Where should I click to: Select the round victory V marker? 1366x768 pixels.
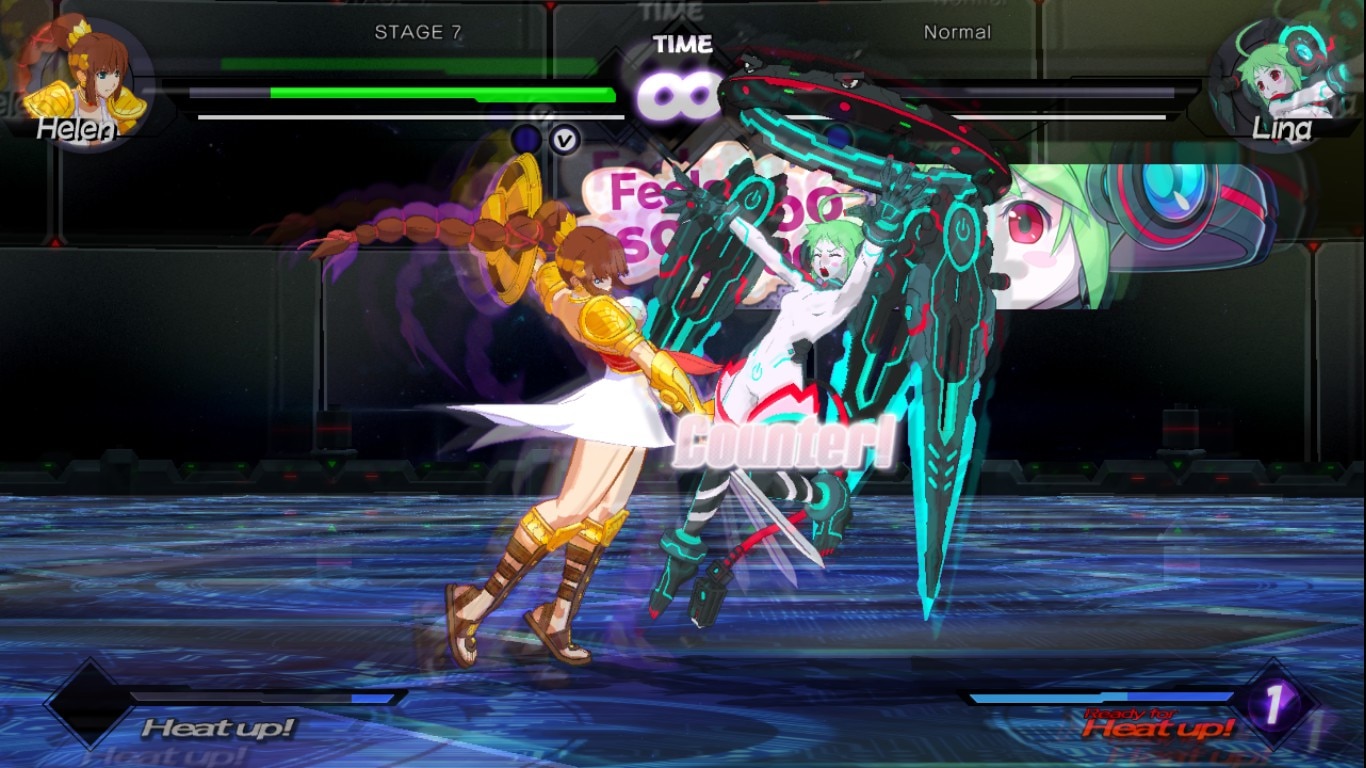(564, 140)
